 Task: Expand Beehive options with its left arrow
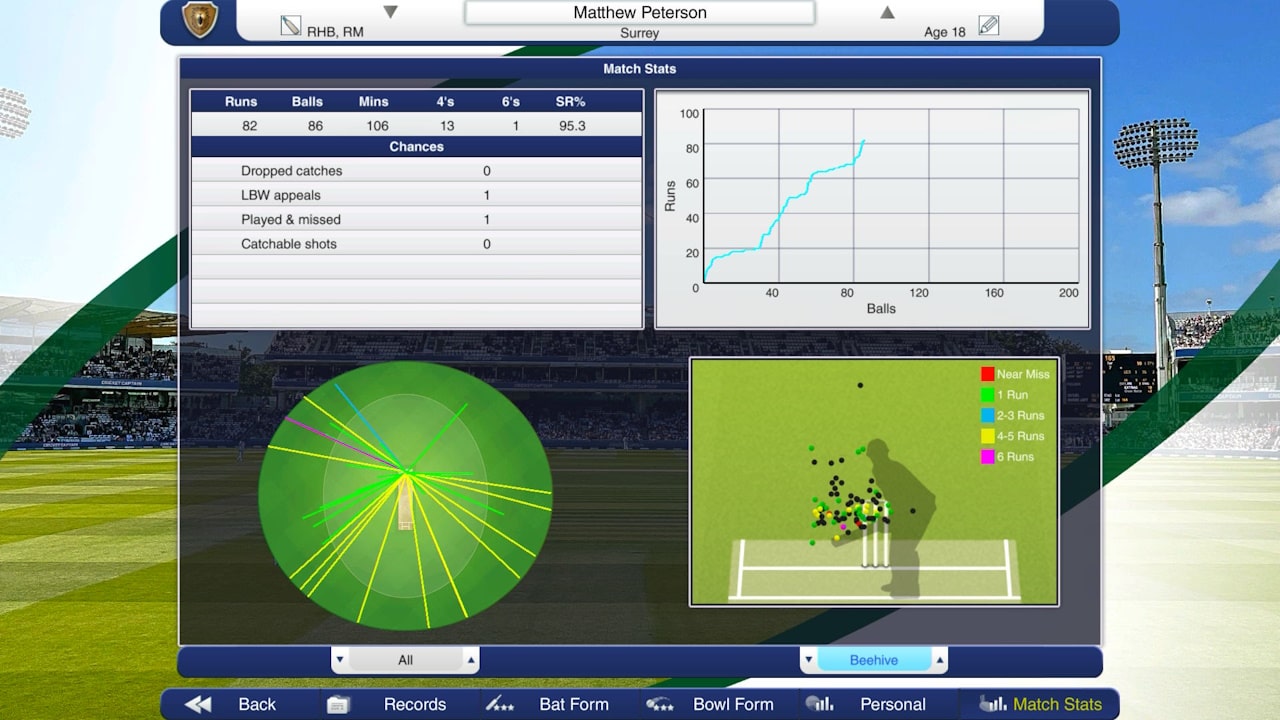[x=808, y=660]
